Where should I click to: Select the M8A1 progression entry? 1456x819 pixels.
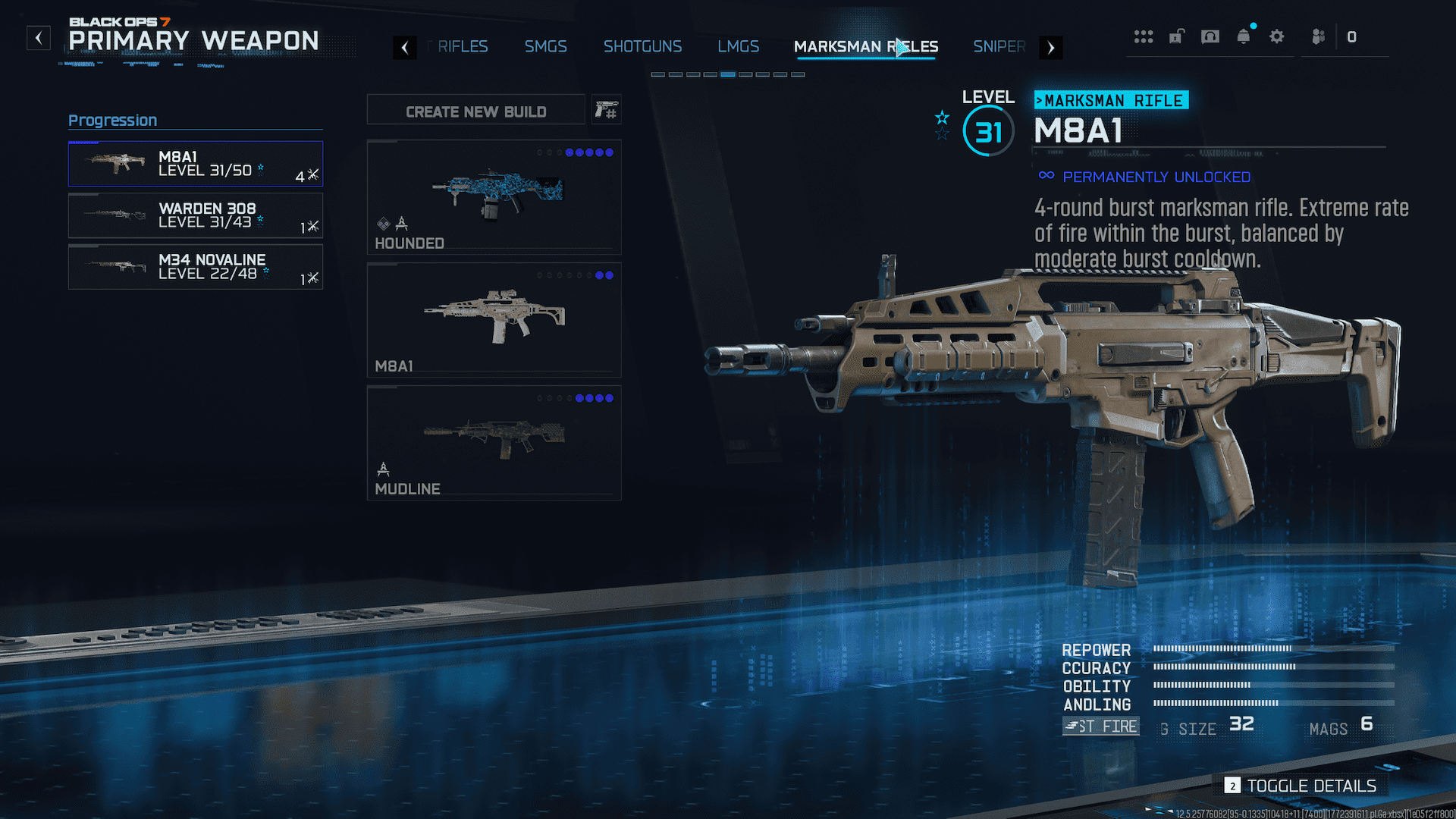click(195, 164)
